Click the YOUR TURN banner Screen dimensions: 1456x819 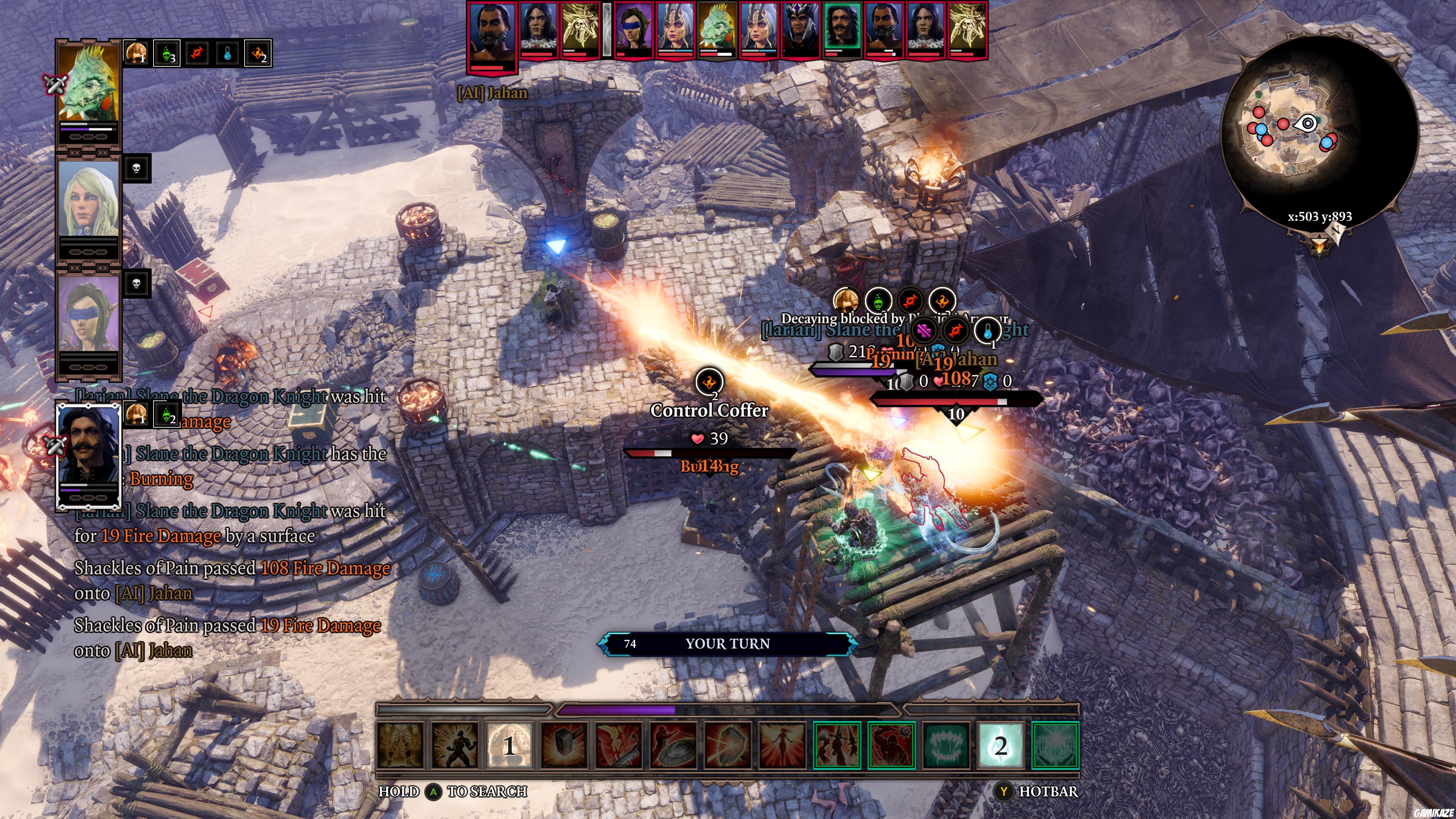[x=729, y=643]
